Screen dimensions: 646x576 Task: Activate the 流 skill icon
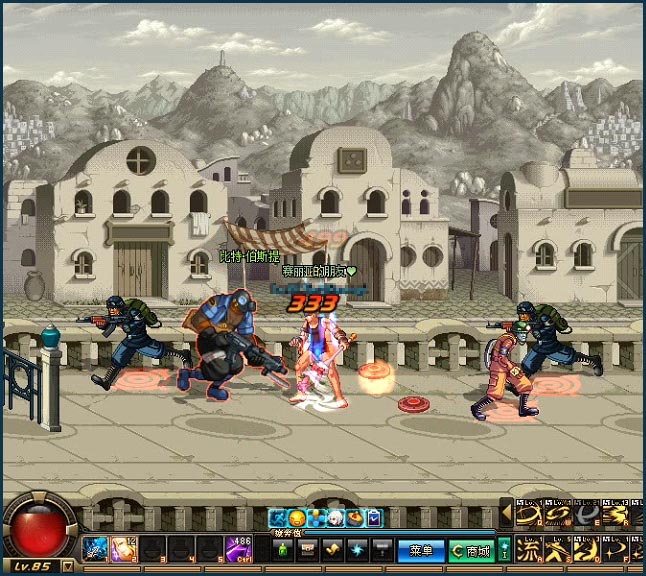pos(526,550)
